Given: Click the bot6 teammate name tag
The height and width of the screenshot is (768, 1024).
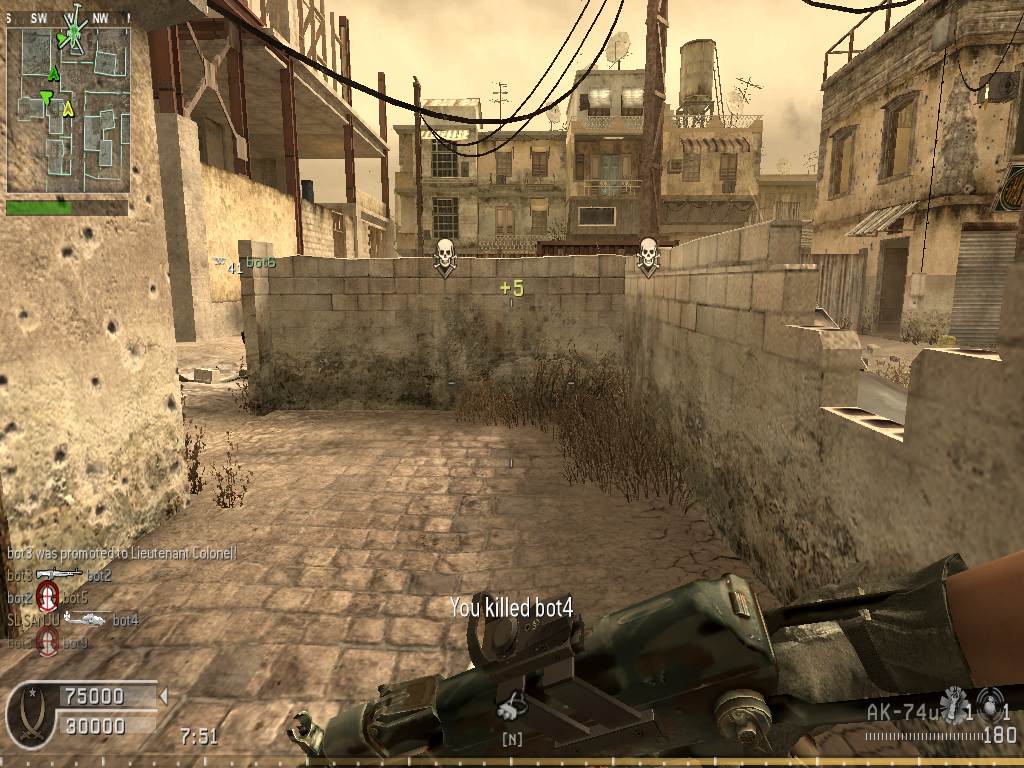Looking at the screenshot, I should pos(260,263).
